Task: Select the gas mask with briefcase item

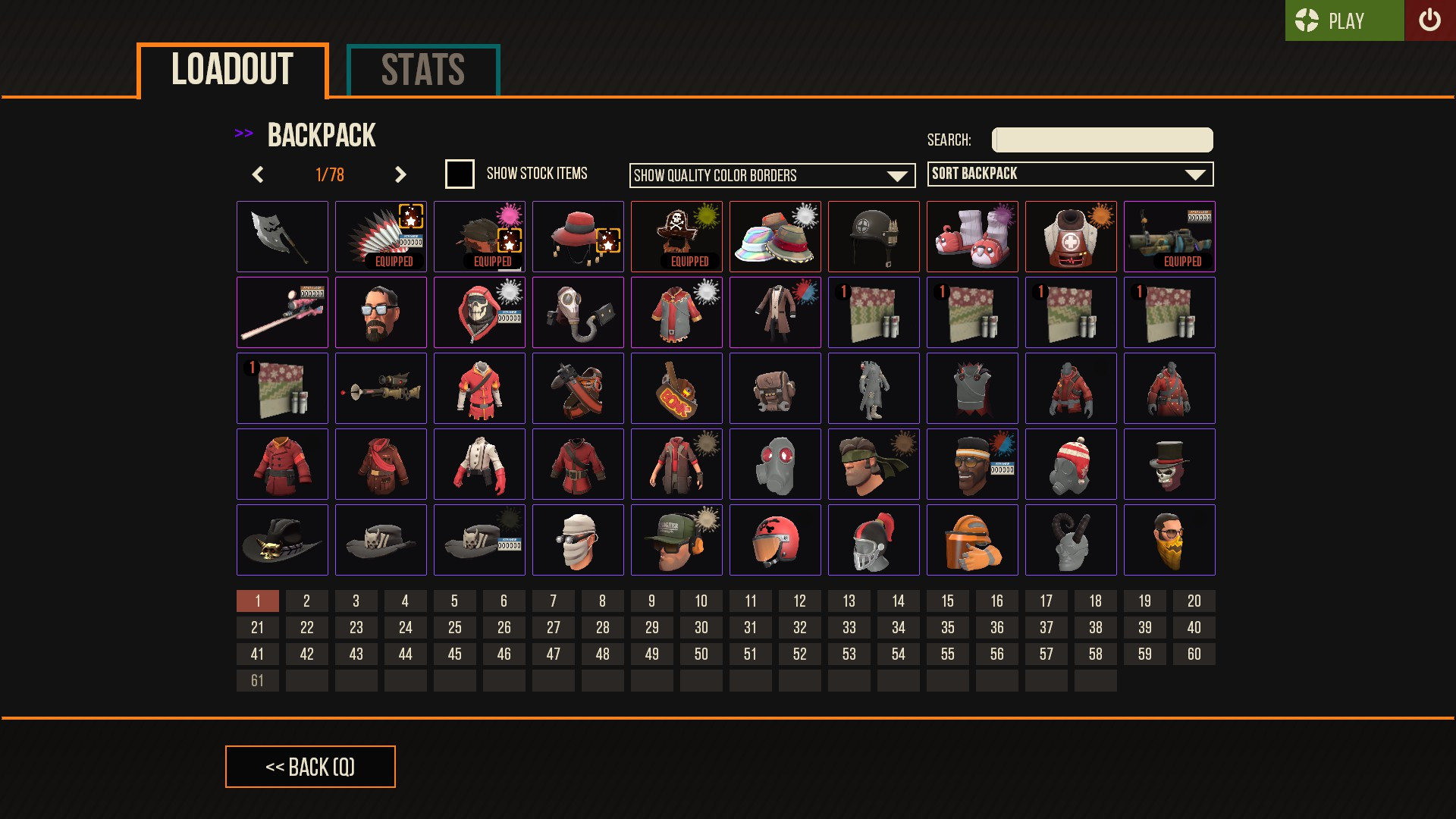Action: point(578,312)
